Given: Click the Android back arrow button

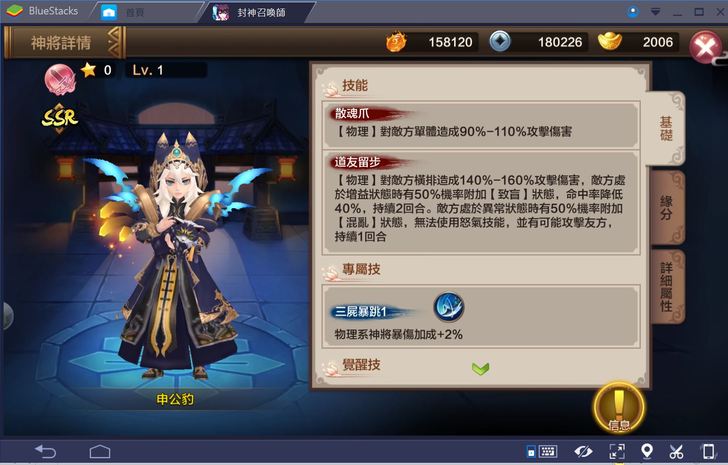Looking at the screenshot, I should click(46, 451).
